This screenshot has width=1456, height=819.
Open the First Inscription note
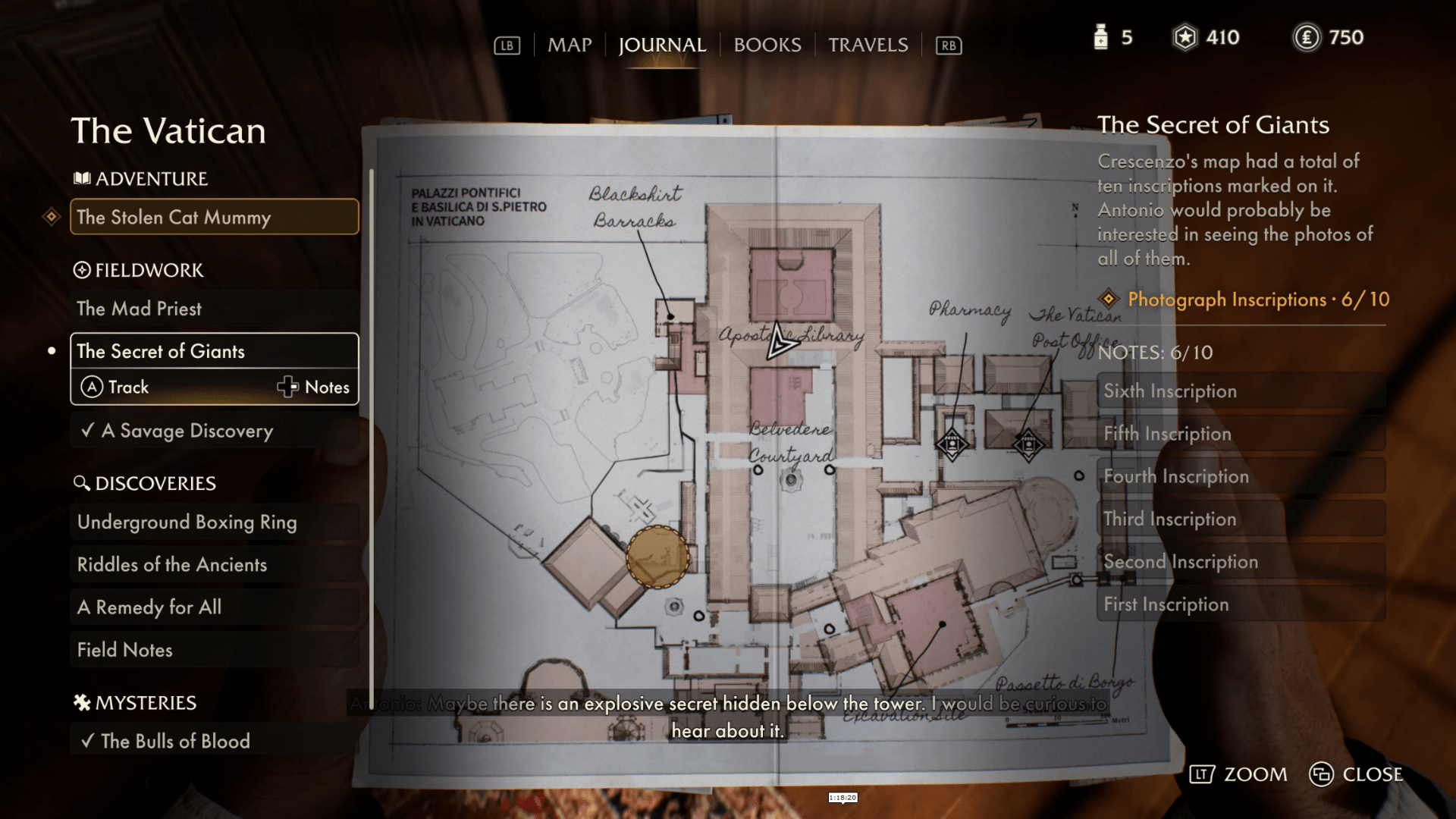click(x=1241, y=604)
